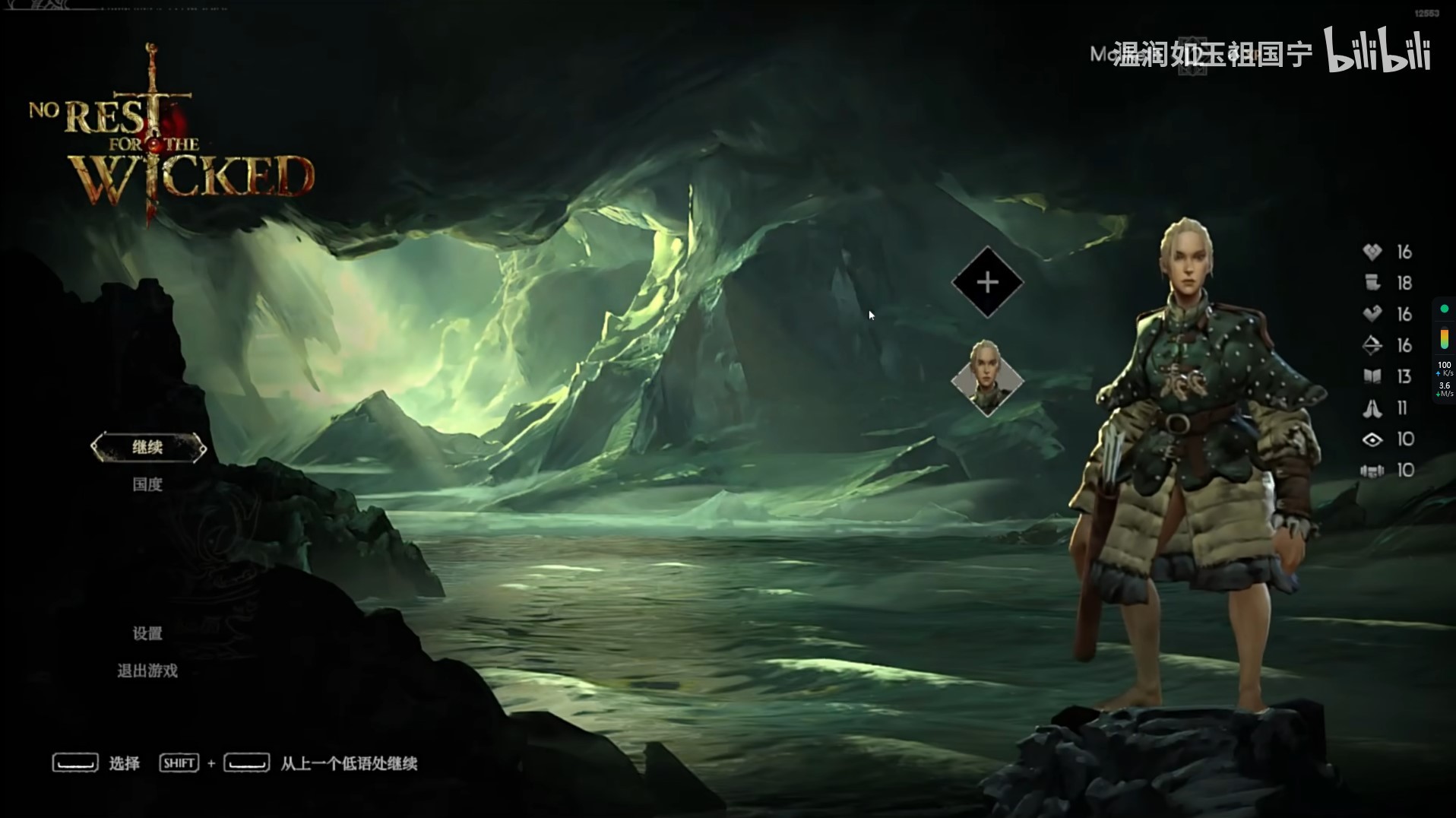Create a new character with the plus tile
This screenshot has width=1456, height=818.
[987, 283]
